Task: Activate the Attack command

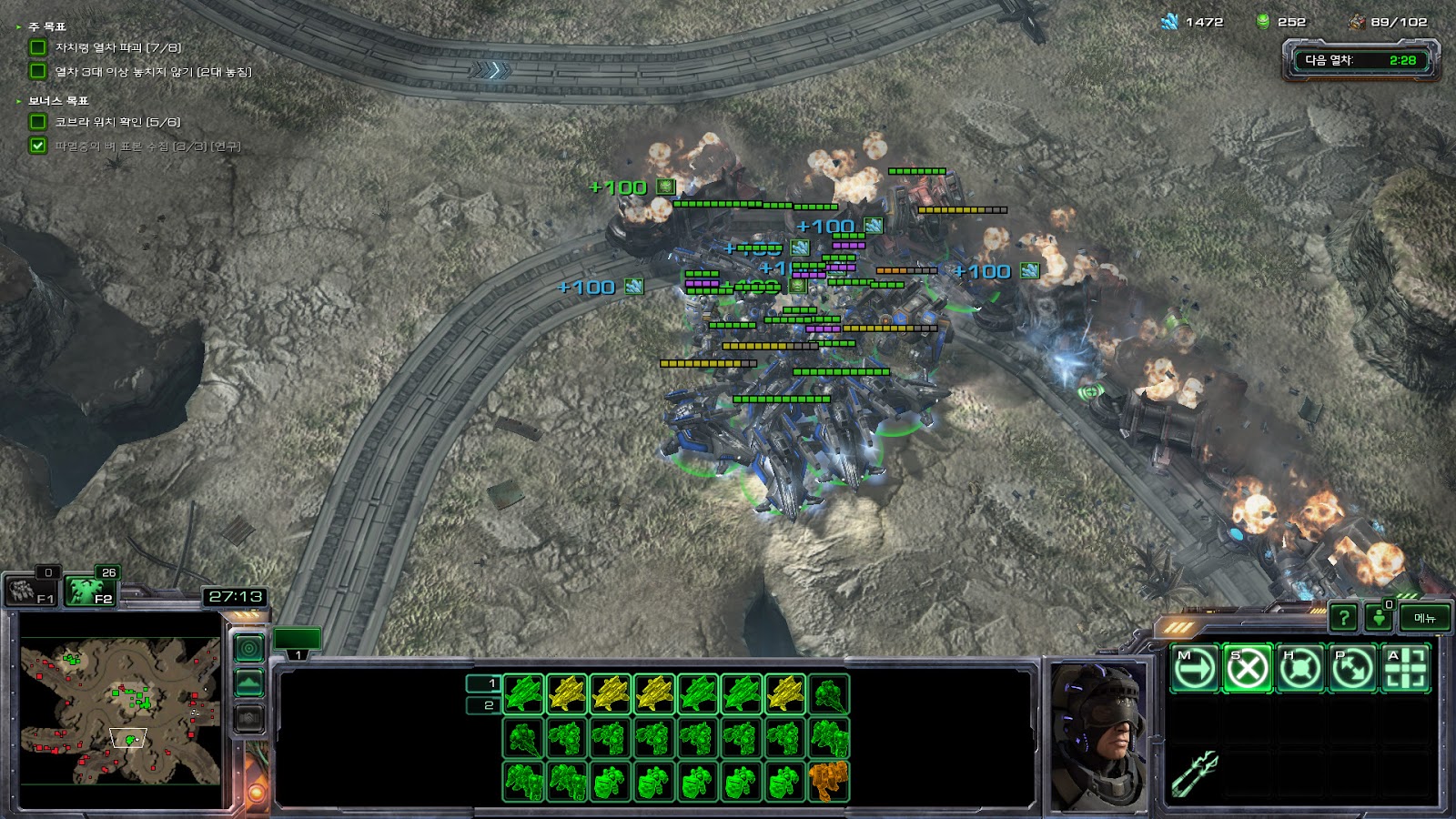Action: click(x=1406, y=669)
